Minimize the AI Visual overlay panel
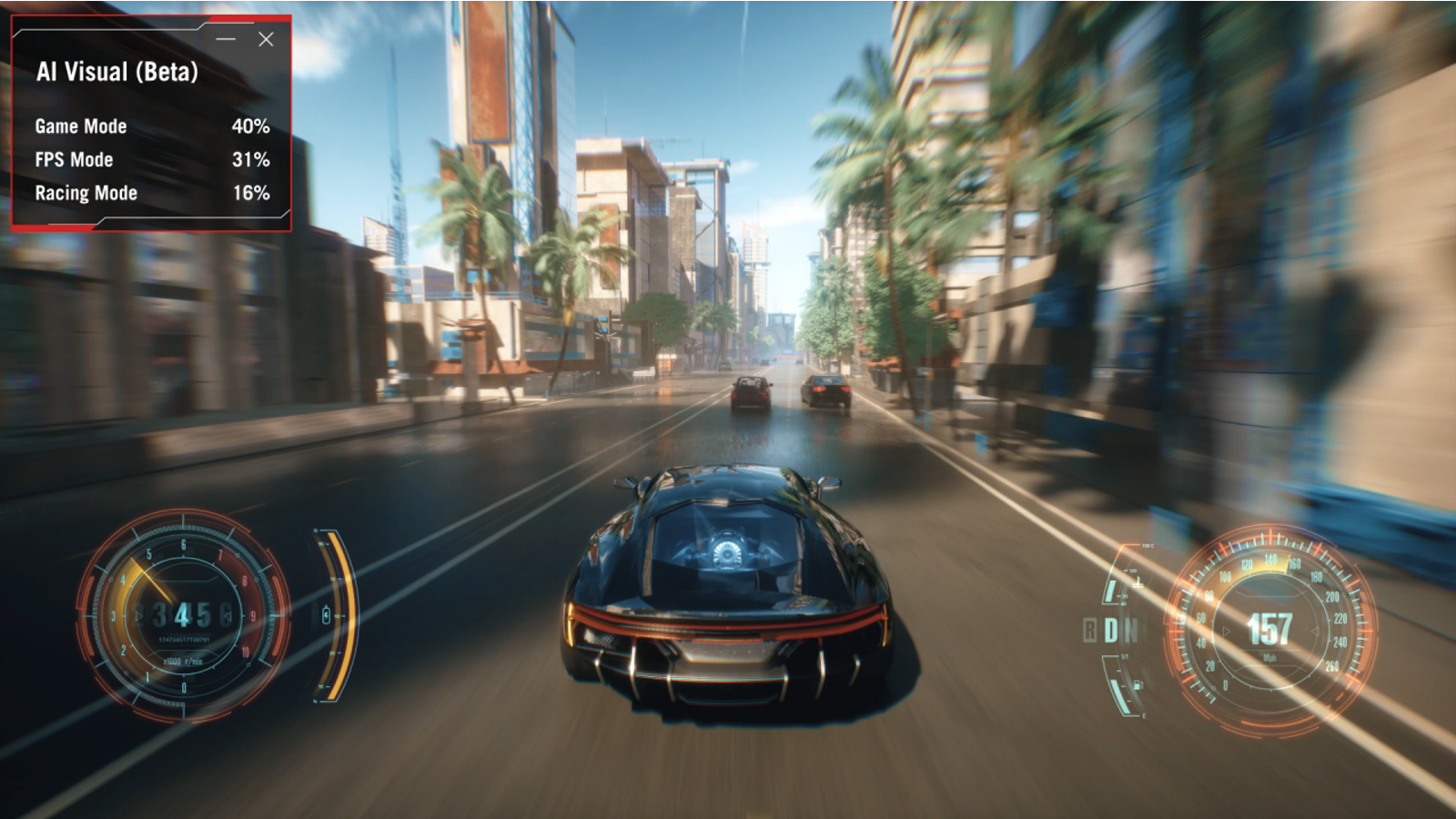Image resolution: width=1456 pixels, height=819 pixels. 226,39
